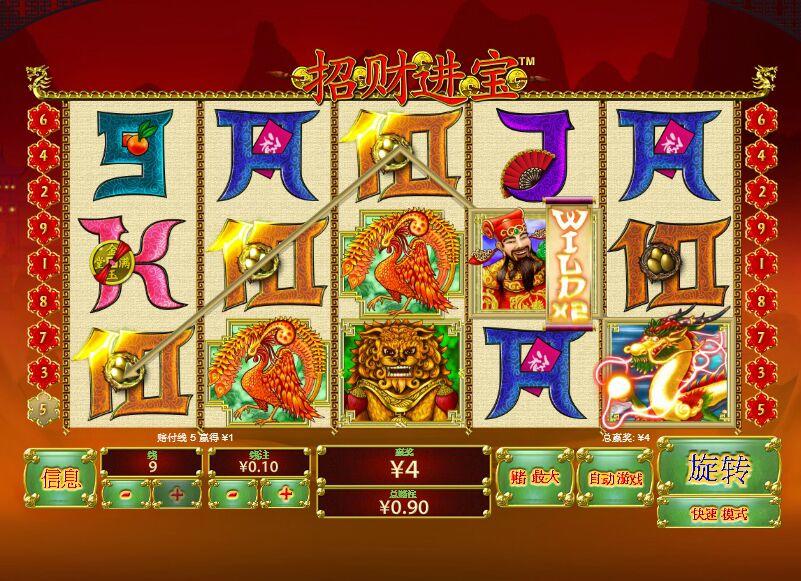Increase the number of paylines (线)

click(177, 494)
